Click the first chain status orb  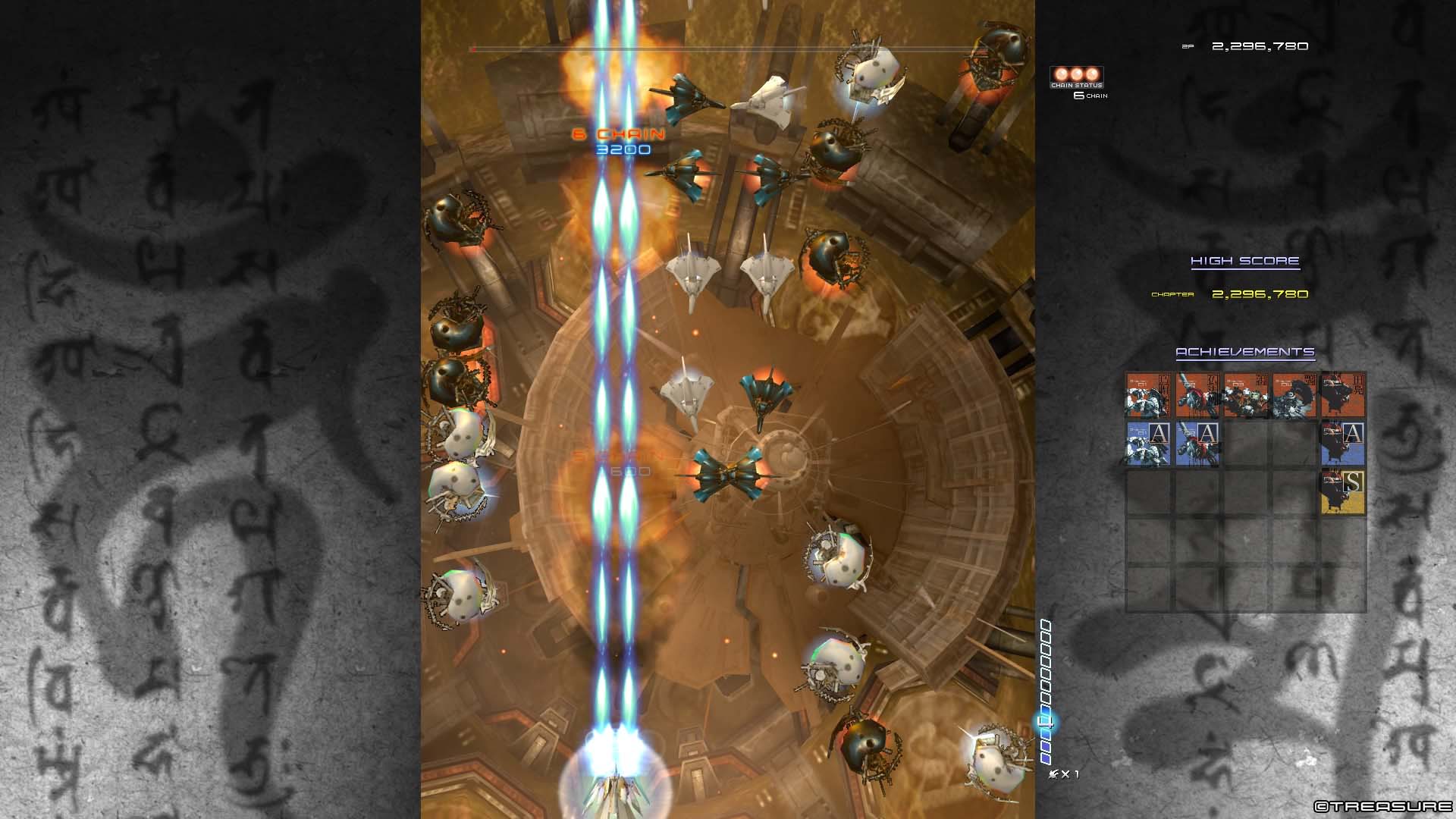(x=1060, y=74)
